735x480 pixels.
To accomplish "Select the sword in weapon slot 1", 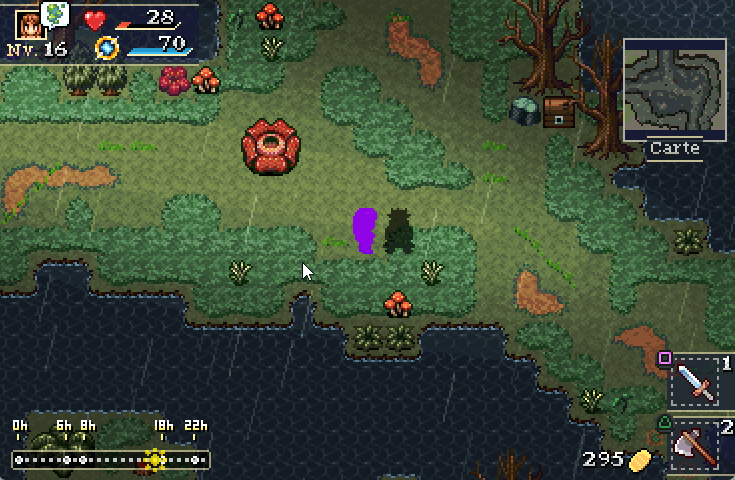I will 695,381.
